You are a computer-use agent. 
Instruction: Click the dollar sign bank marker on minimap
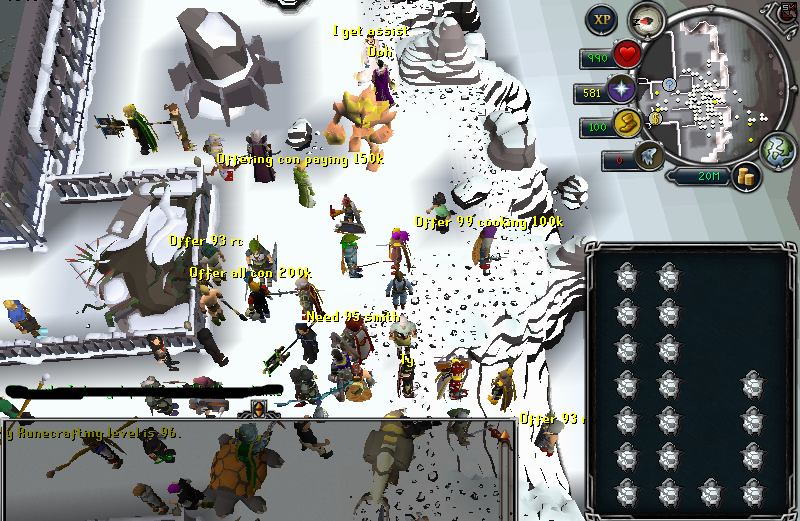(656, 119)
